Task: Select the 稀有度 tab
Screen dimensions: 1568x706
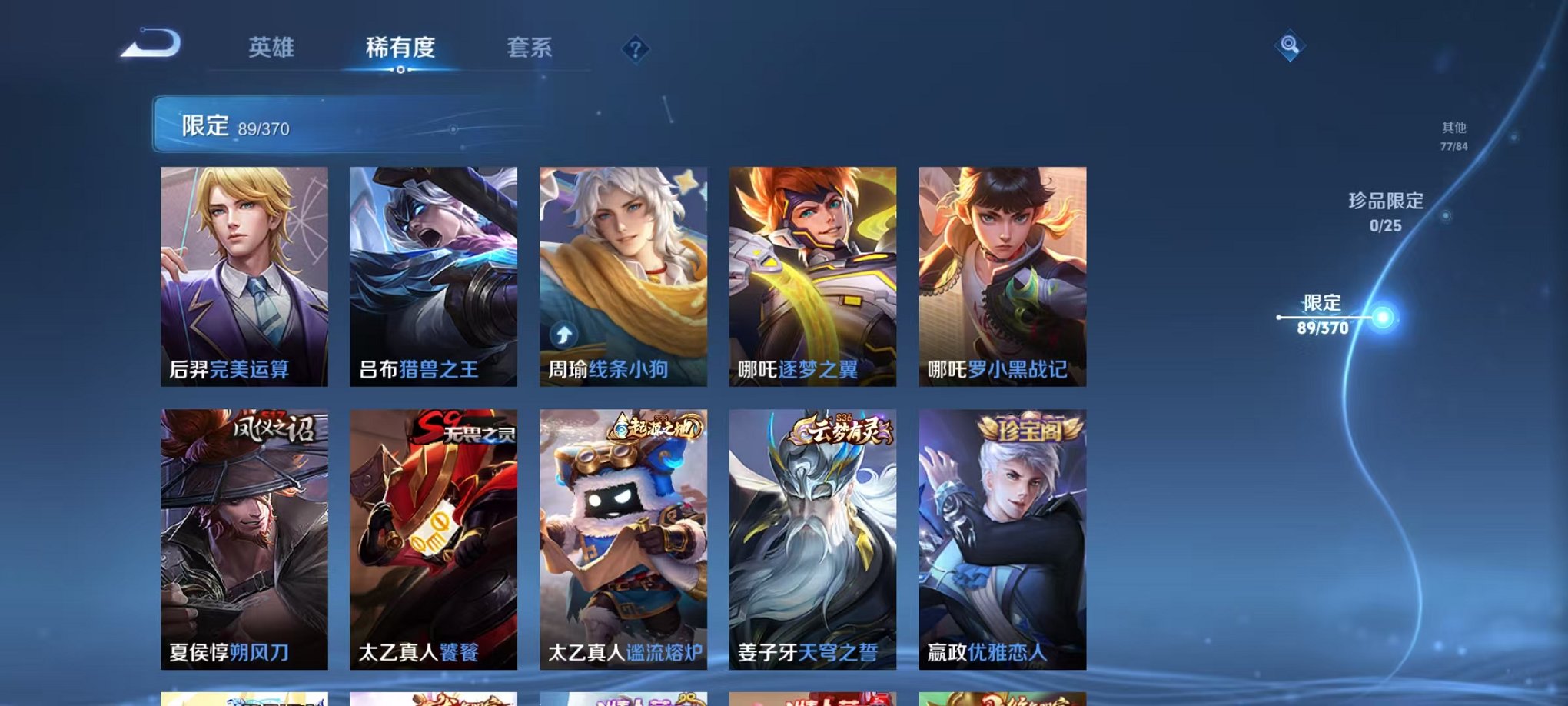Action: click(x=400, y=48)
